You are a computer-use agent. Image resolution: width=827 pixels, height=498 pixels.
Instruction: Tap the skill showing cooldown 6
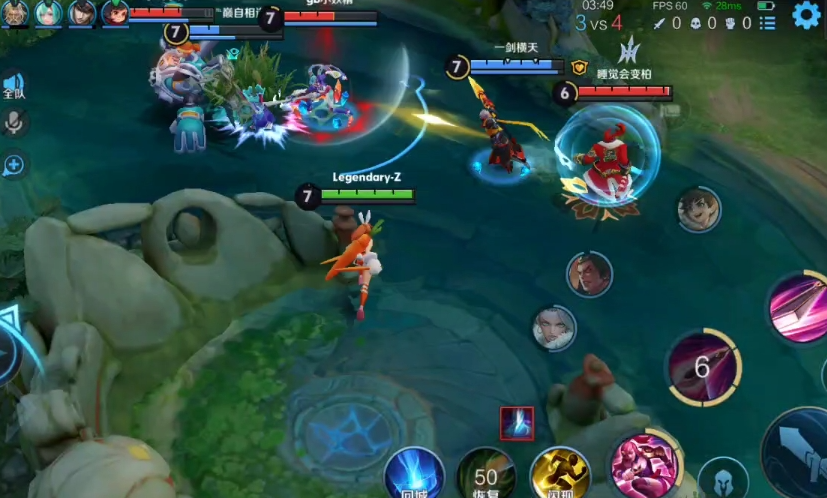tap(703, 367)
